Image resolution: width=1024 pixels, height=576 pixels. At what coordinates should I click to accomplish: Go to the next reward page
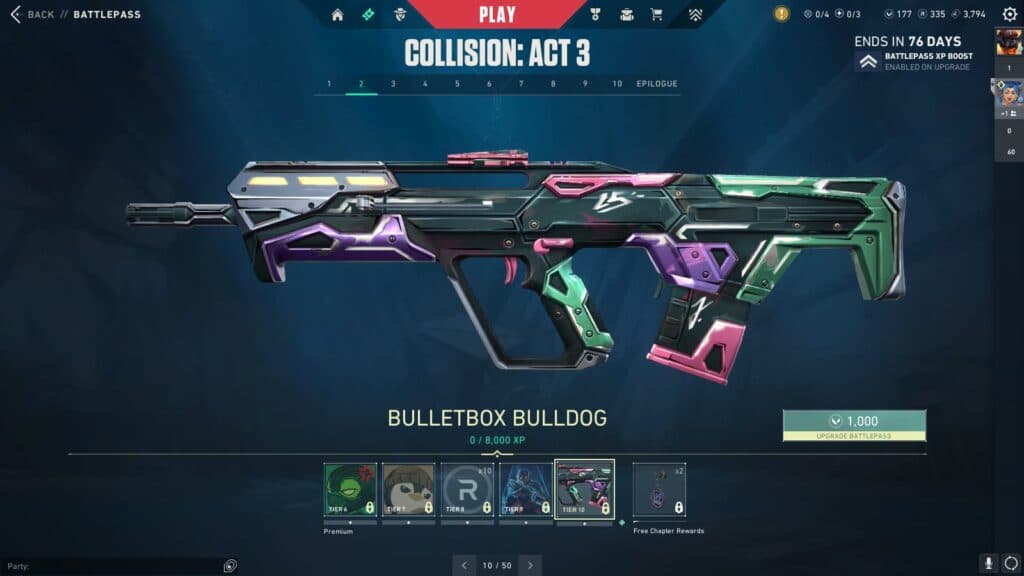[x=530, y=565]
